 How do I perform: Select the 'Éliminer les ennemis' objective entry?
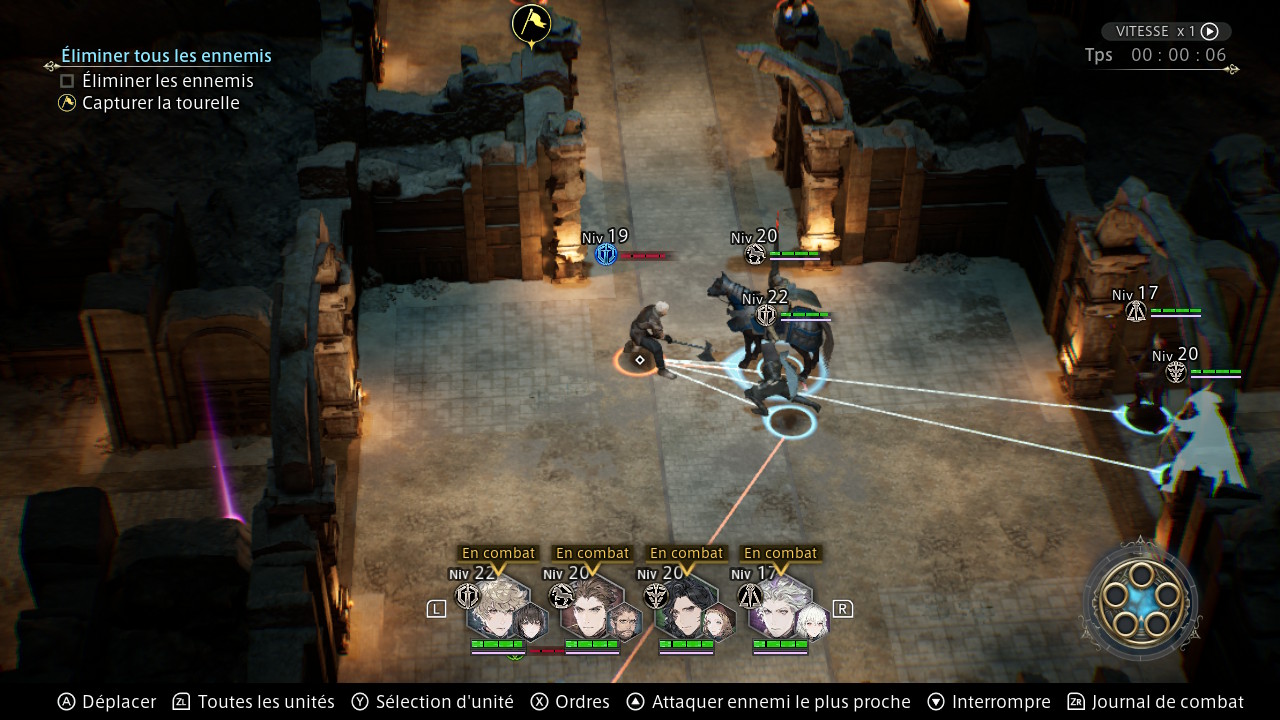pyautogui.click(x=167, y=81)
